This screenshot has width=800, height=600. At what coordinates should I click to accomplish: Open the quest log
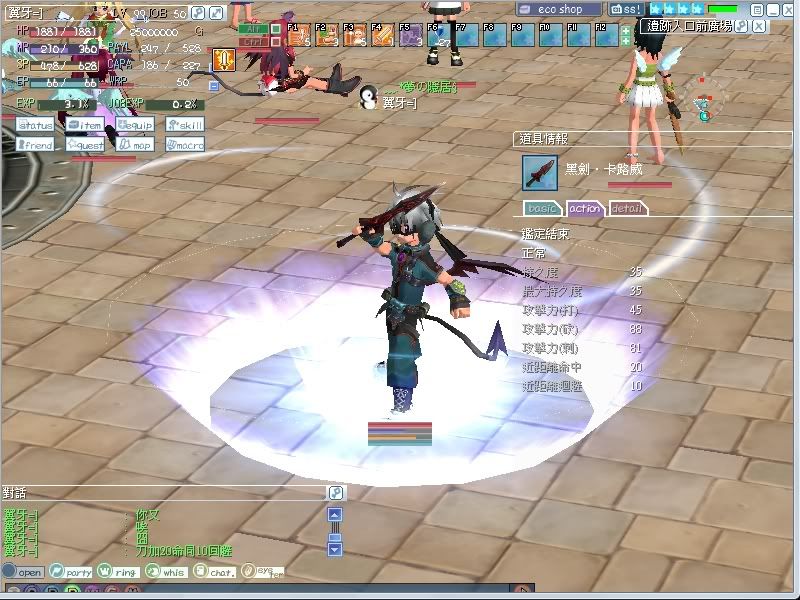coord(85,145)
